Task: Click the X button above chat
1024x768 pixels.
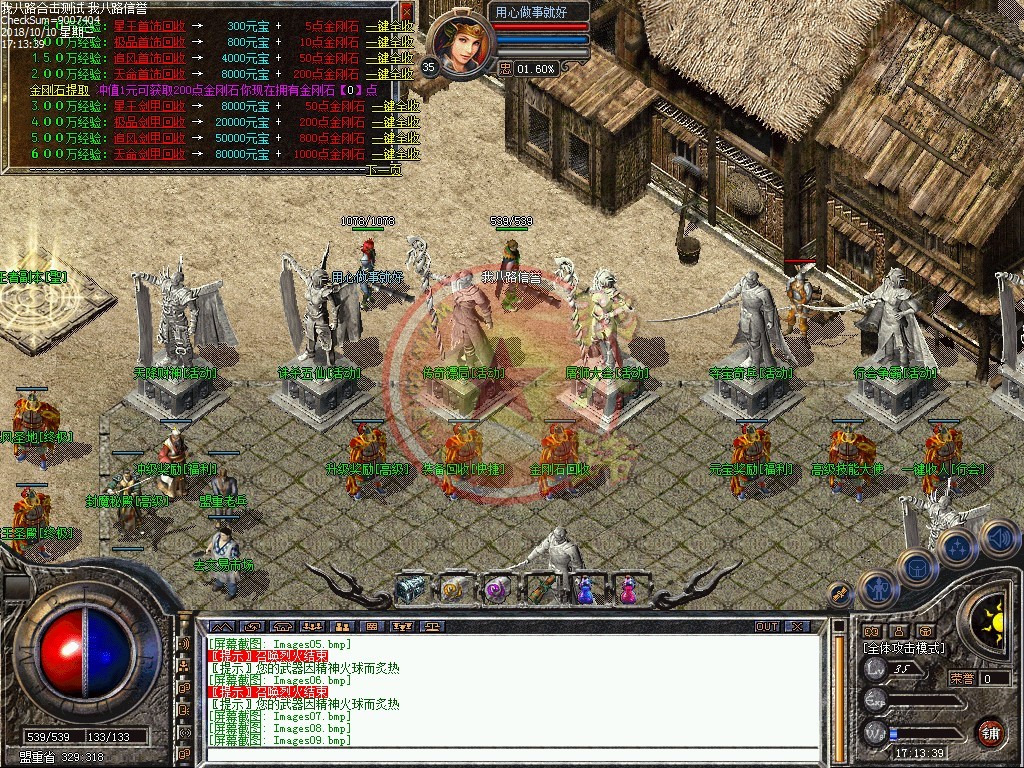Action: click(x=796, y=627)
